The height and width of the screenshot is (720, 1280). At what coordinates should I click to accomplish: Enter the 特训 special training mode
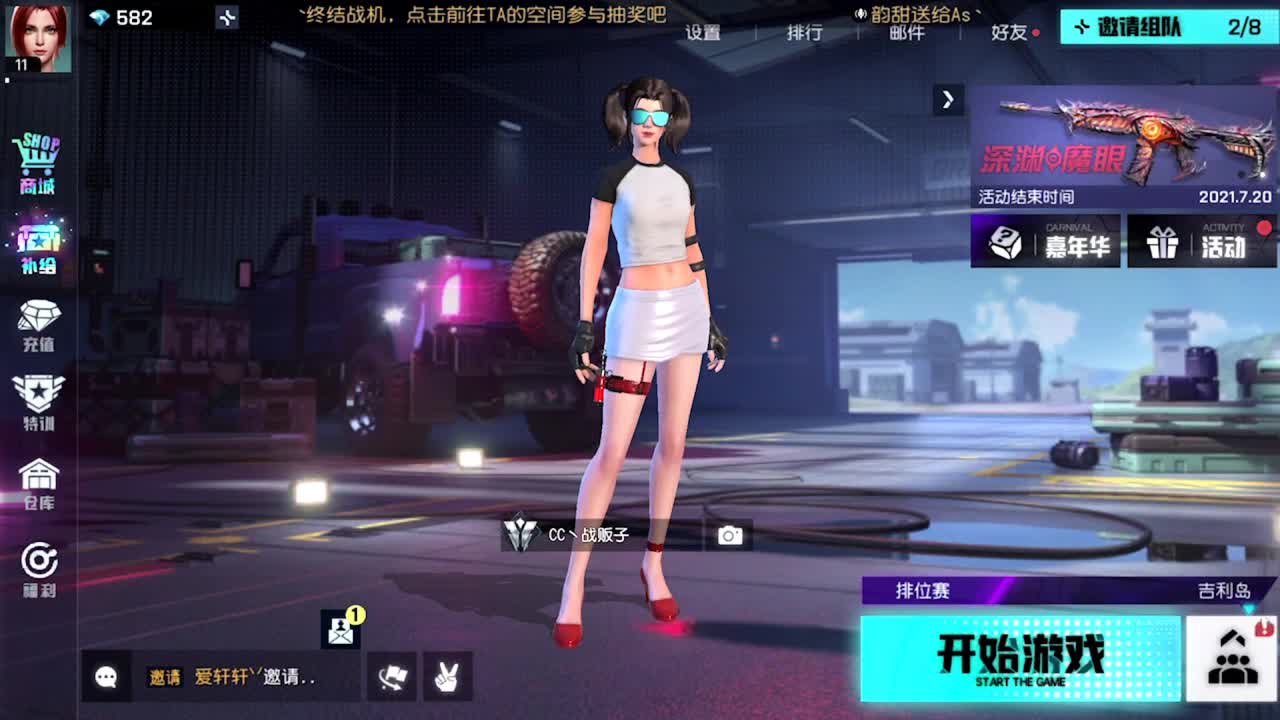[39, 405]
